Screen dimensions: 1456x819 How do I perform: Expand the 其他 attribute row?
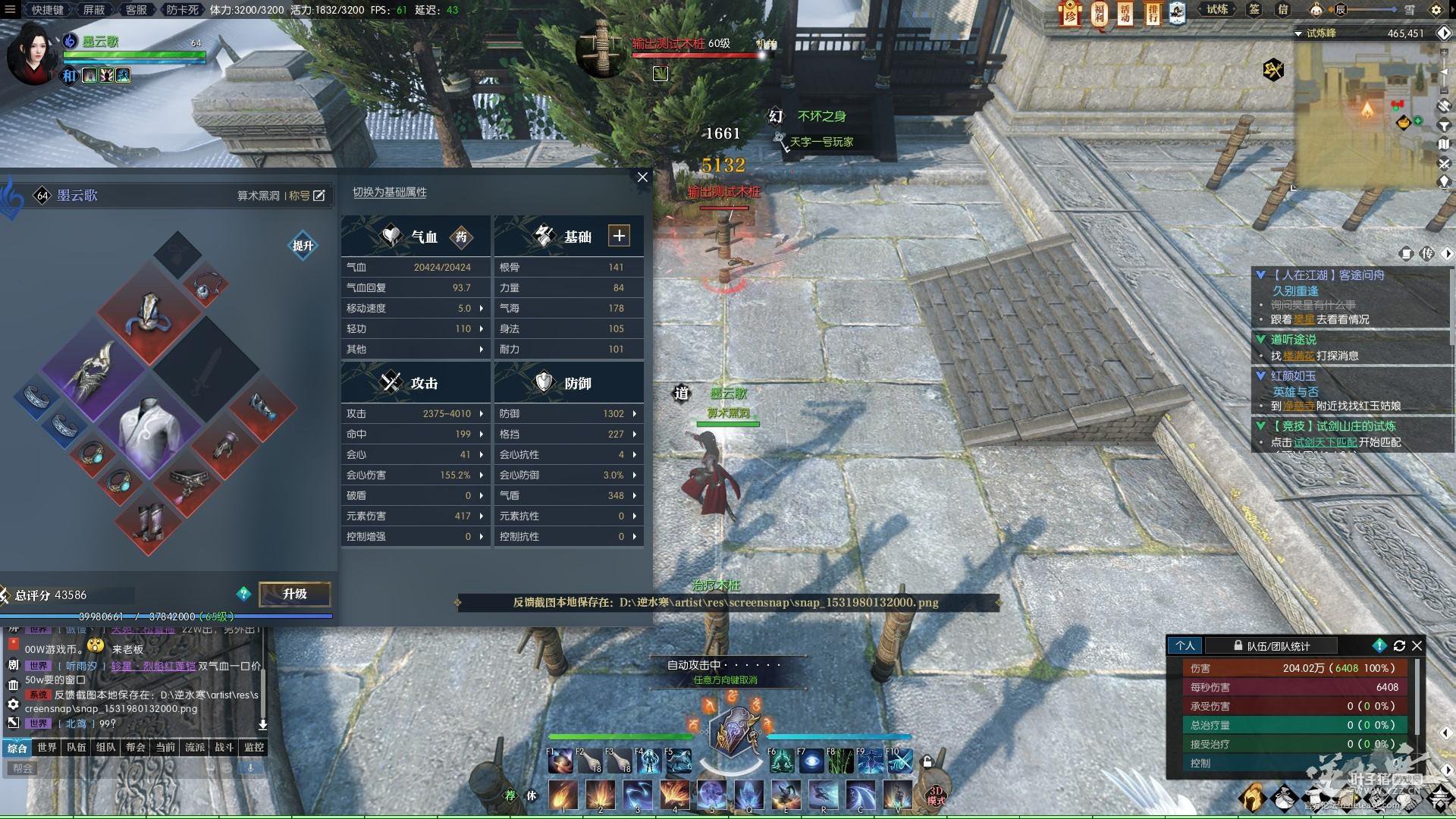click(414, 349)
